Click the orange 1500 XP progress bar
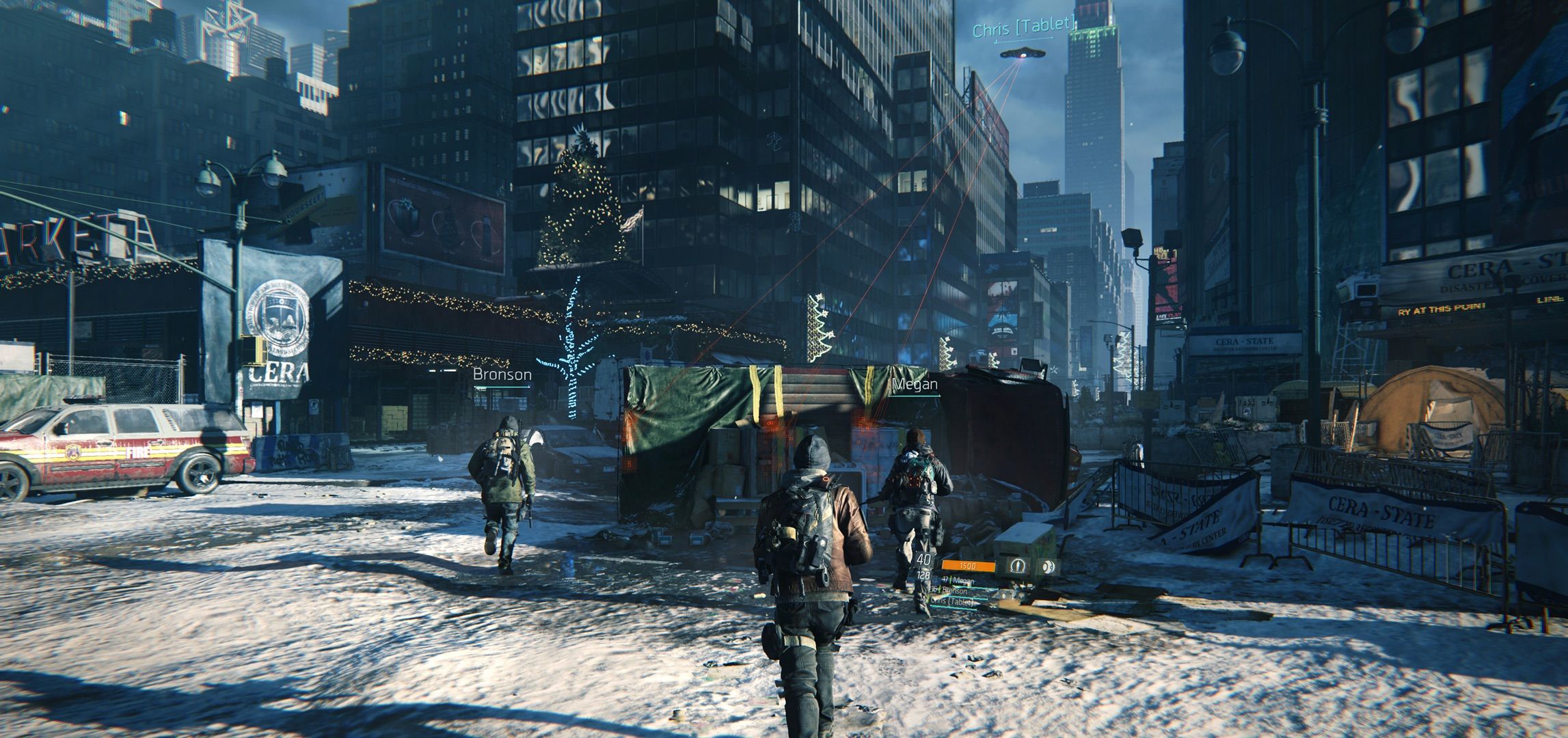The image size is (1568, 738). [969, 565]
